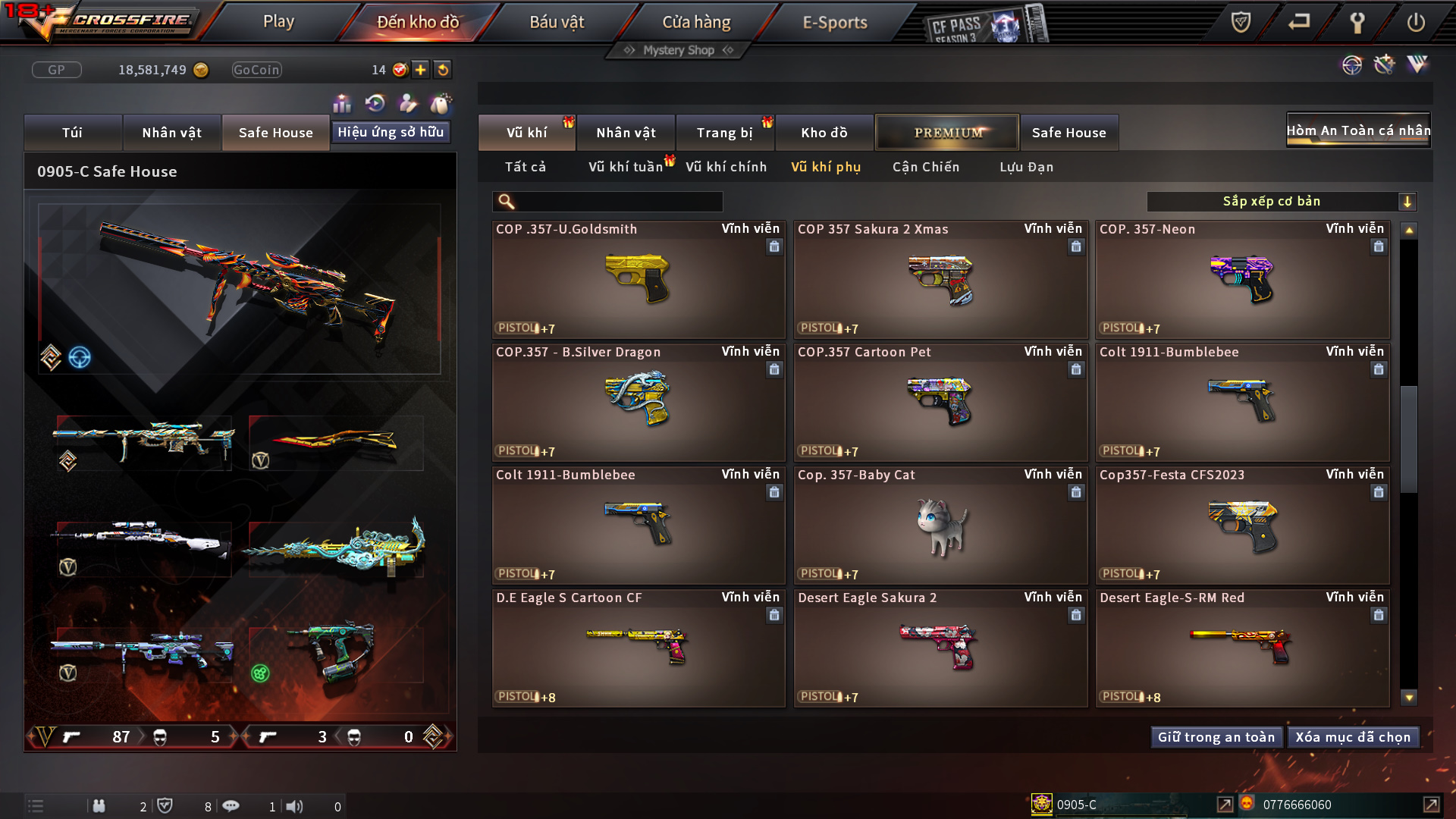This screenshot has width=1456, height=819.
Task: Select the COP .357-U.Goldsmith pistol
Action: [x=638, y=279]
